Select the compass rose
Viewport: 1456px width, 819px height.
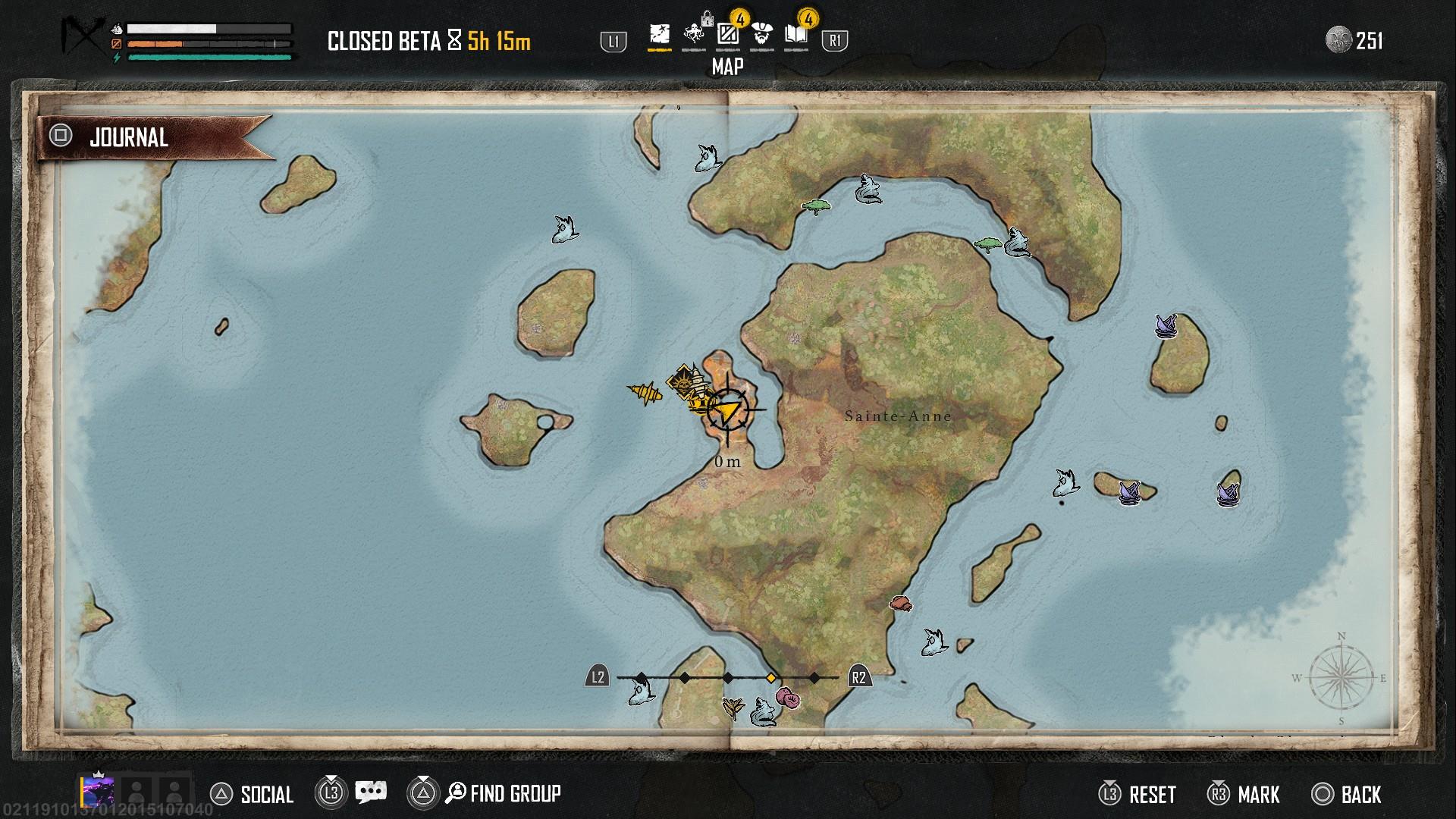pyautogui.click(x=1341, y=677)
